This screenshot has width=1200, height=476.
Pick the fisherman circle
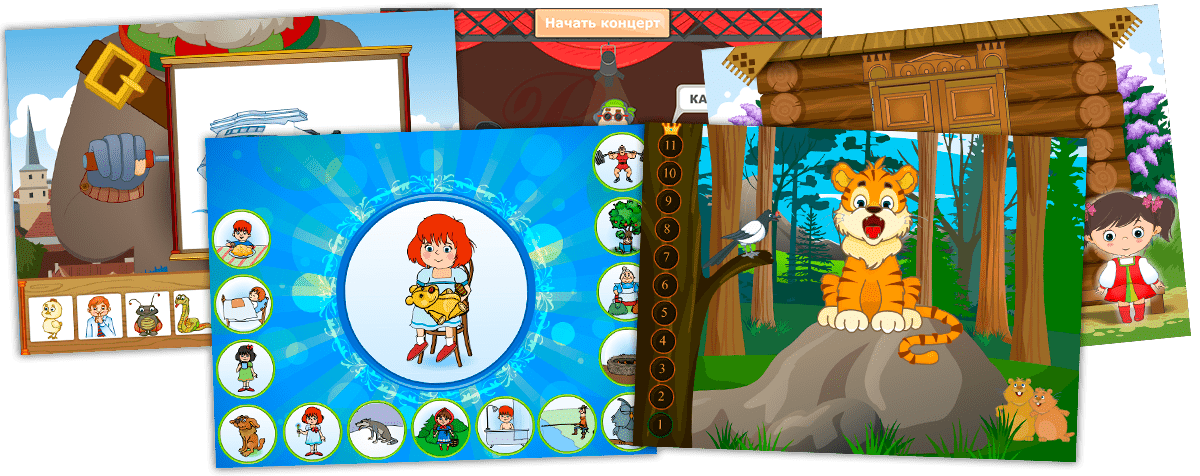(x=567, y=422)
